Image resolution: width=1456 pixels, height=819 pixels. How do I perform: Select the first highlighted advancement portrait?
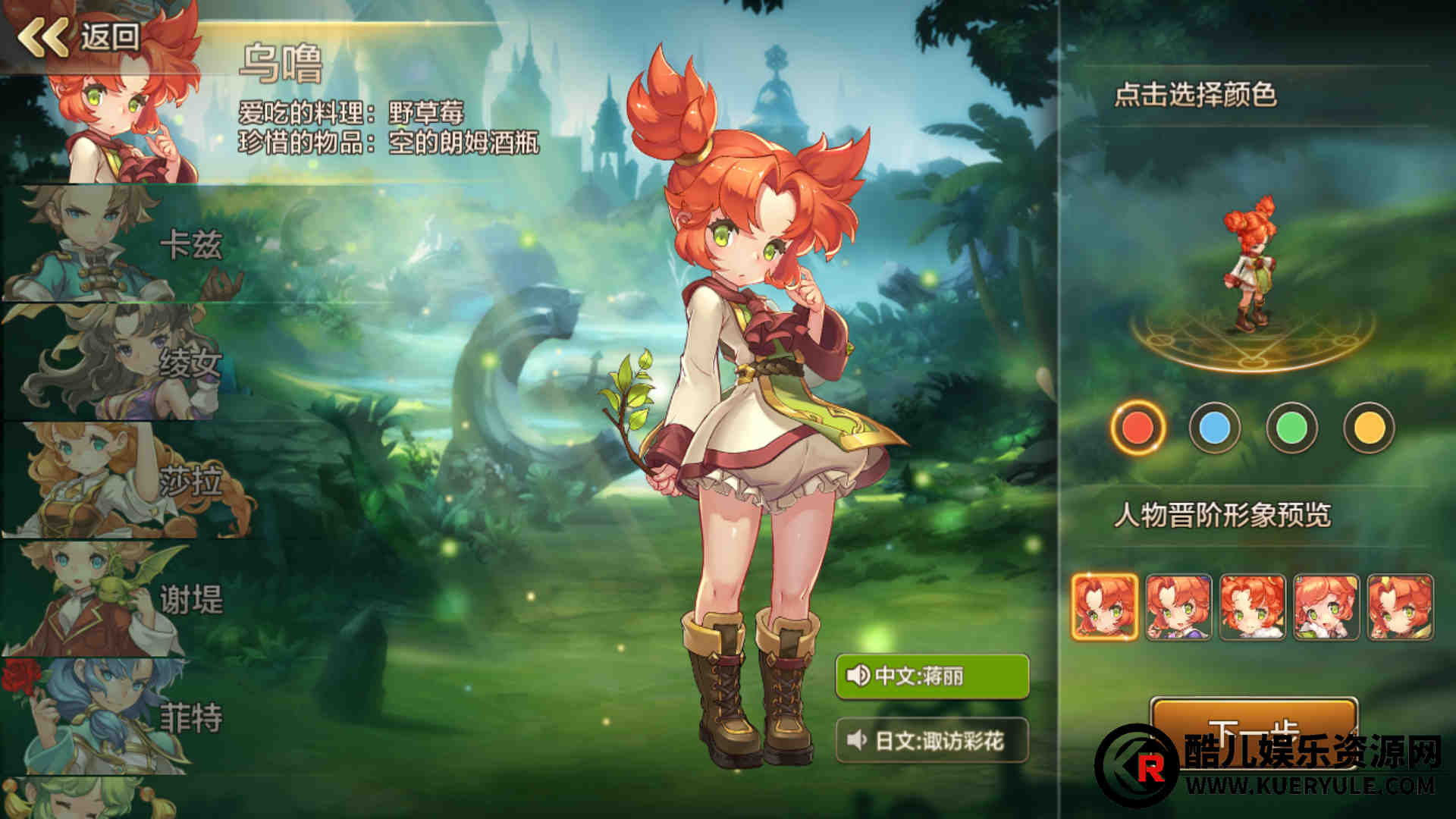point(1105,607)
